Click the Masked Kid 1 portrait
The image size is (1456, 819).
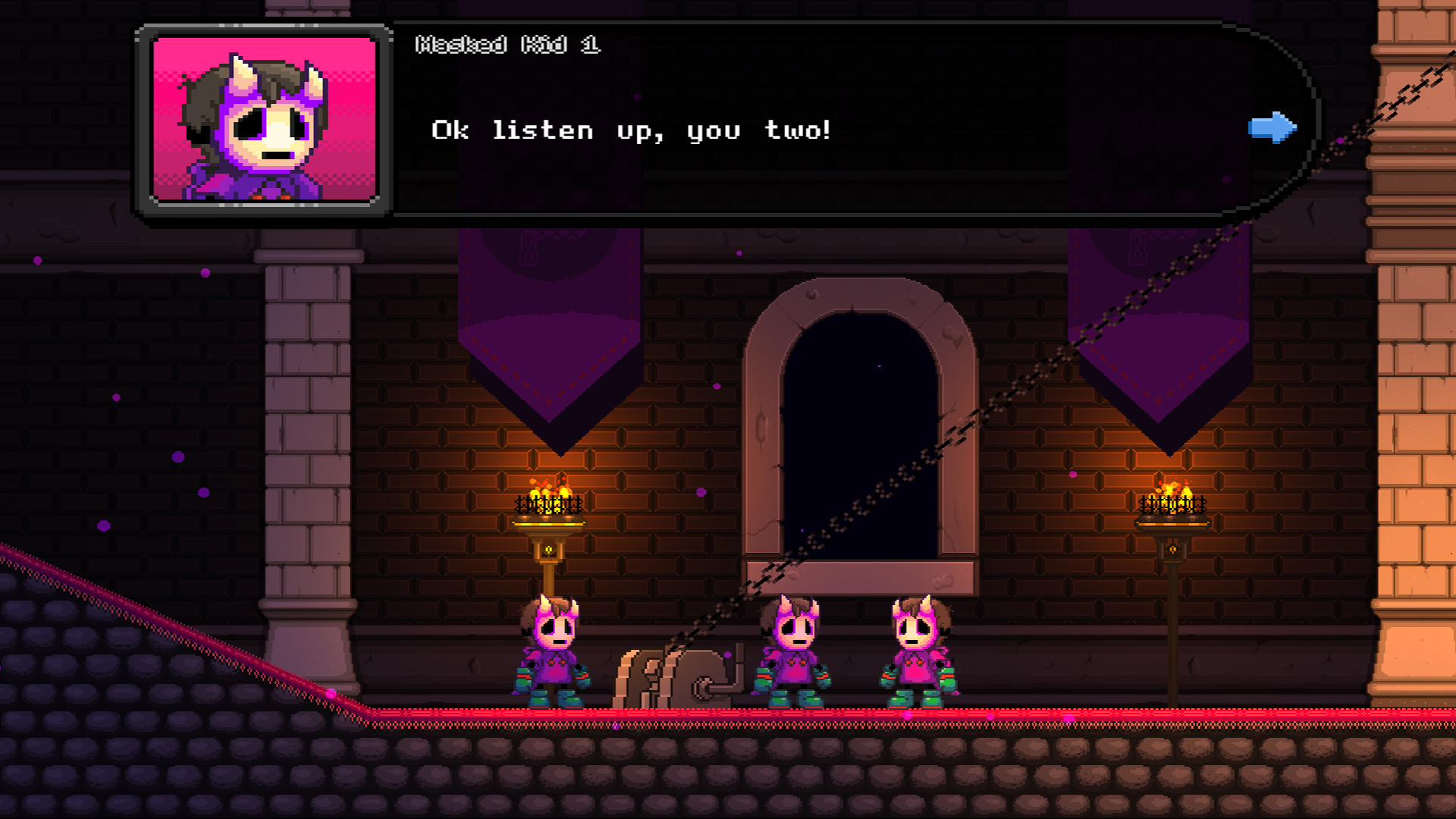(x=263, y=121)
